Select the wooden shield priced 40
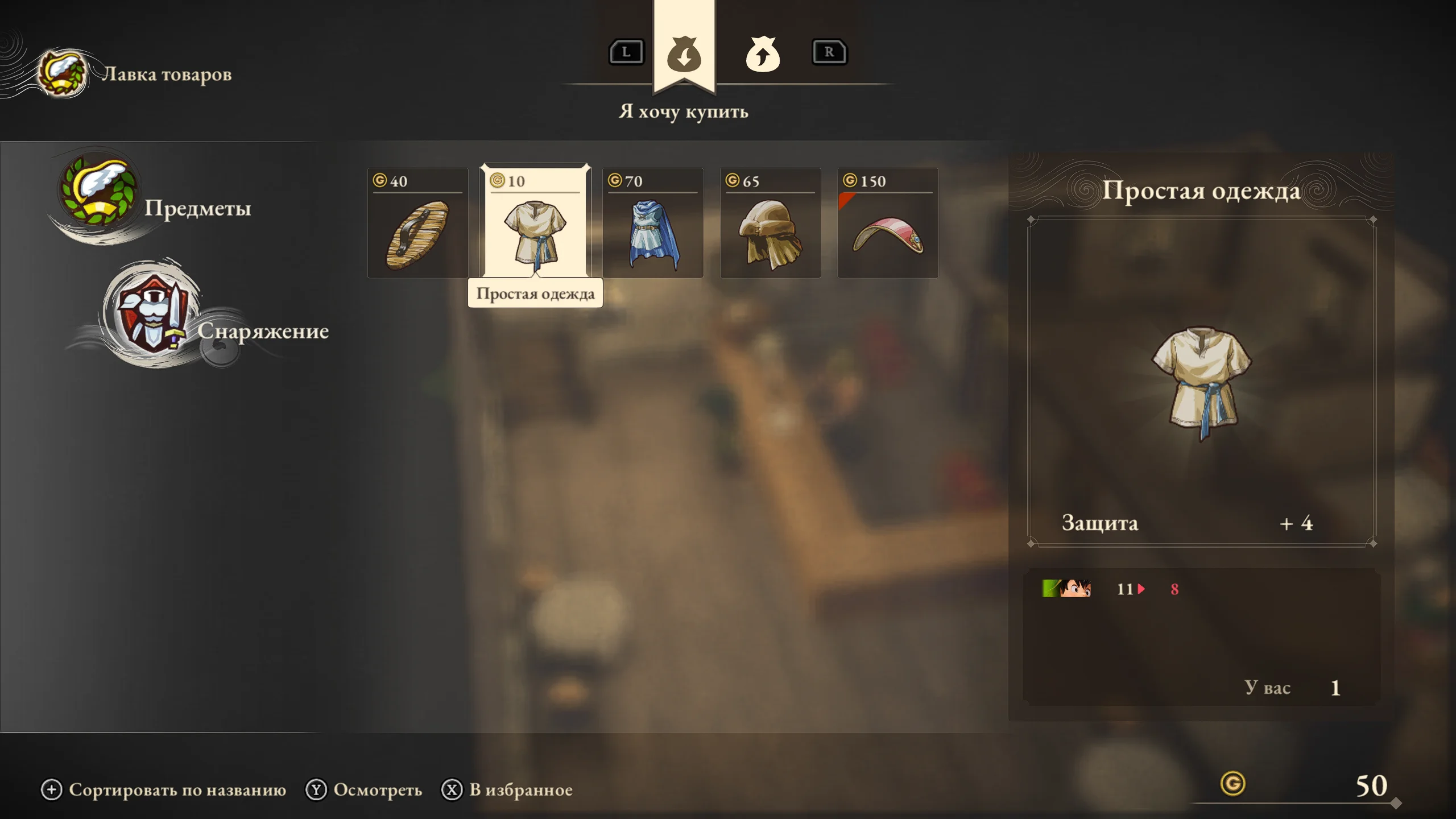 coord(417,223)
